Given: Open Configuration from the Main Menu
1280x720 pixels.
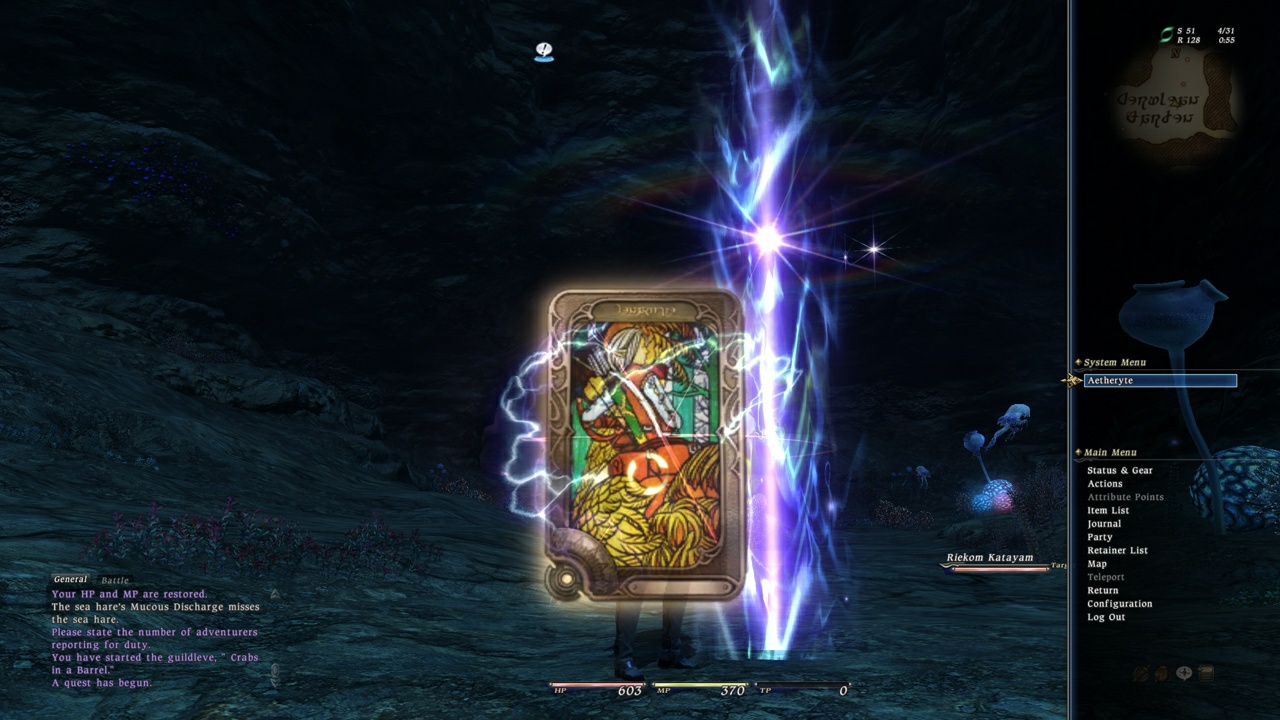Looking at the screenshot, I should coord(1120,603).
